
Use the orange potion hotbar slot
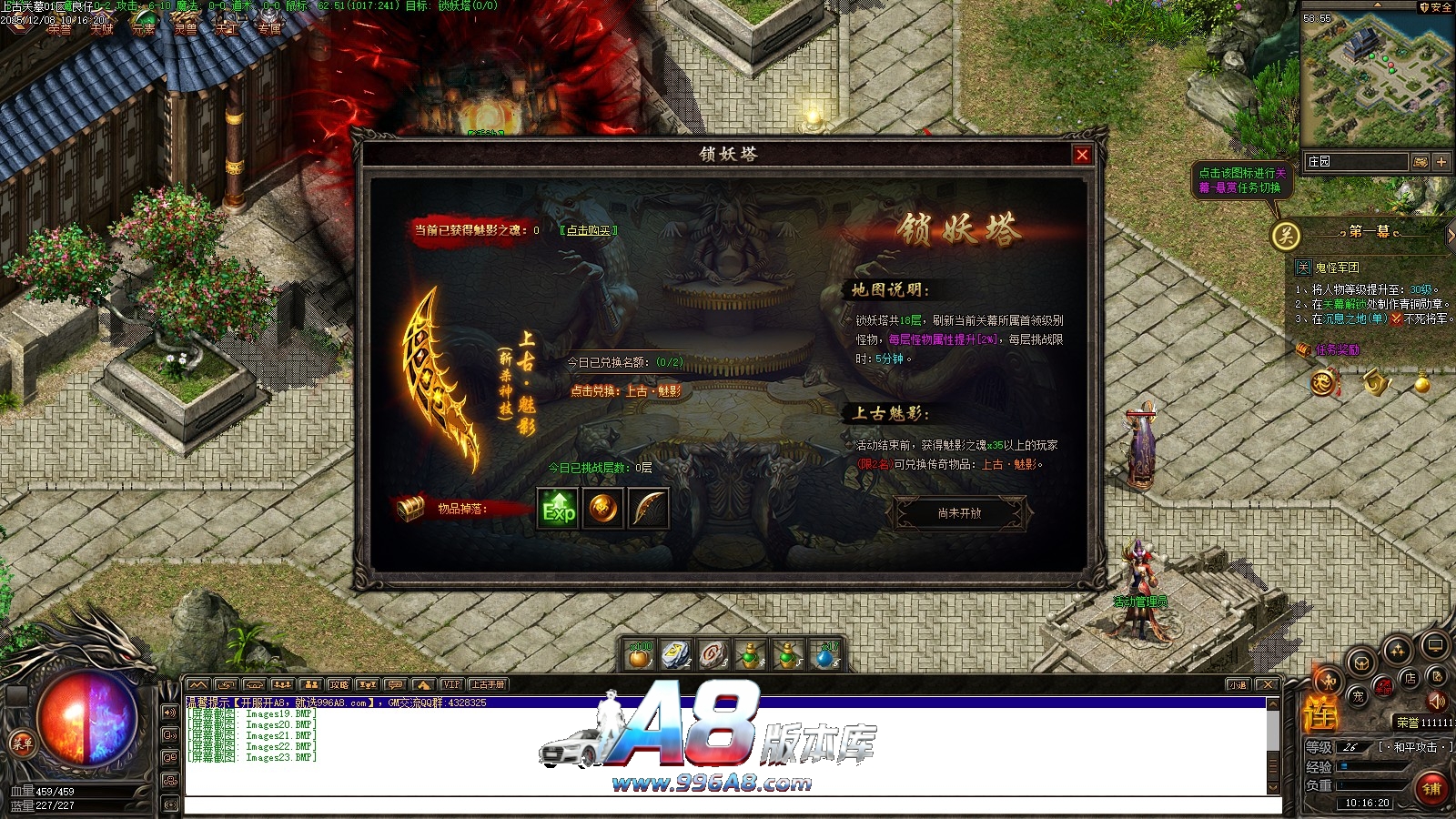641,654
